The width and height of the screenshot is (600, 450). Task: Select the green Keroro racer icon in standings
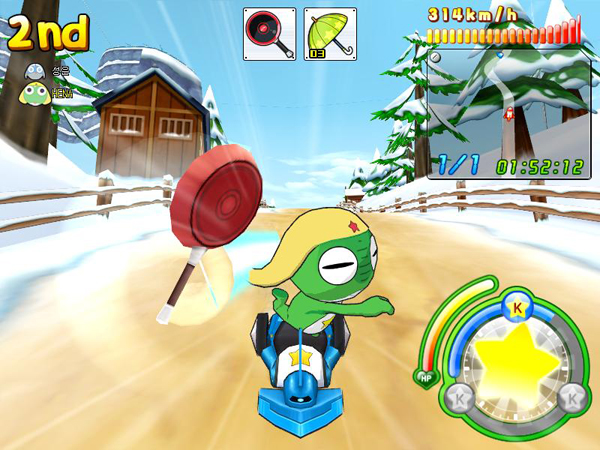(x=34, y=92)
